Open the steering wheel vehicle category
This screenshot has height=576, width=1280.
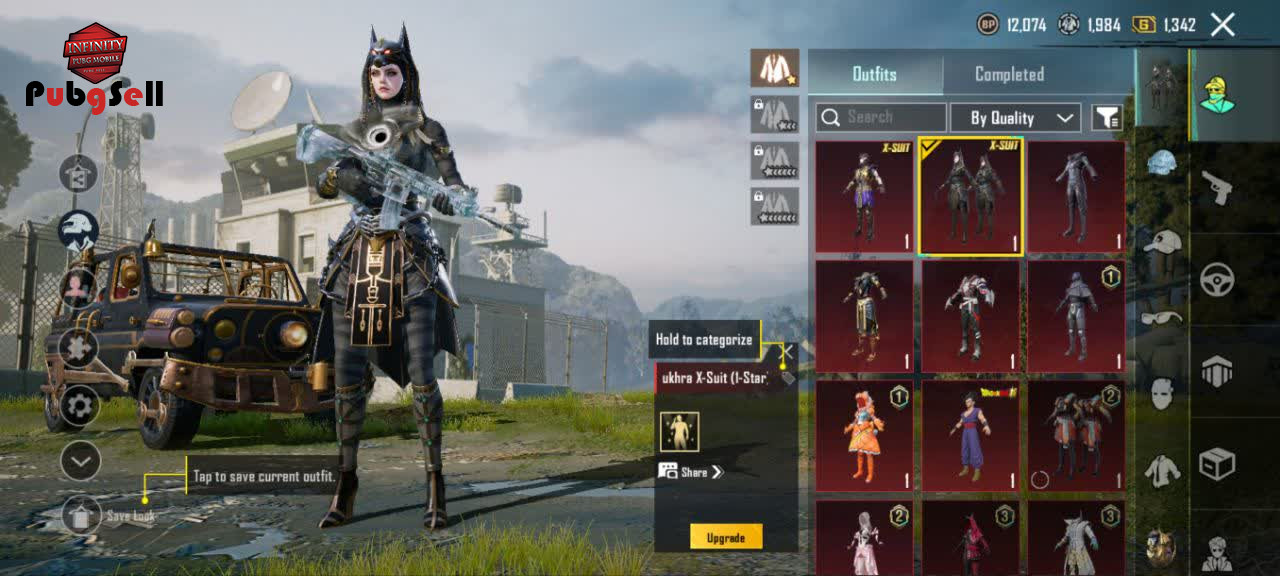[1217, 280]
